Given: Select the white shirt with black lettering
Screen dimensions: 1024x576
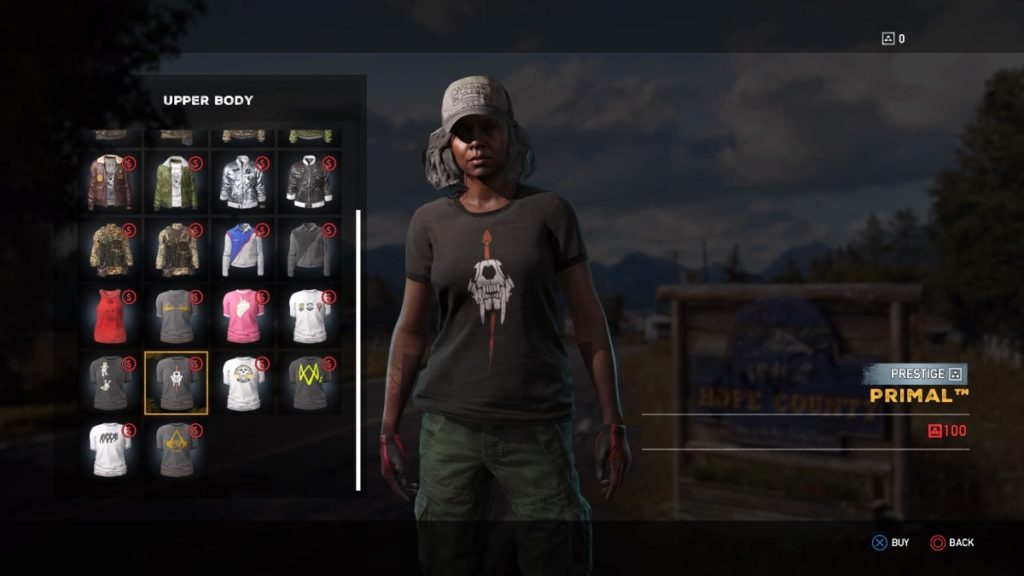Looking at the screenshot, I should coord(109,449).
